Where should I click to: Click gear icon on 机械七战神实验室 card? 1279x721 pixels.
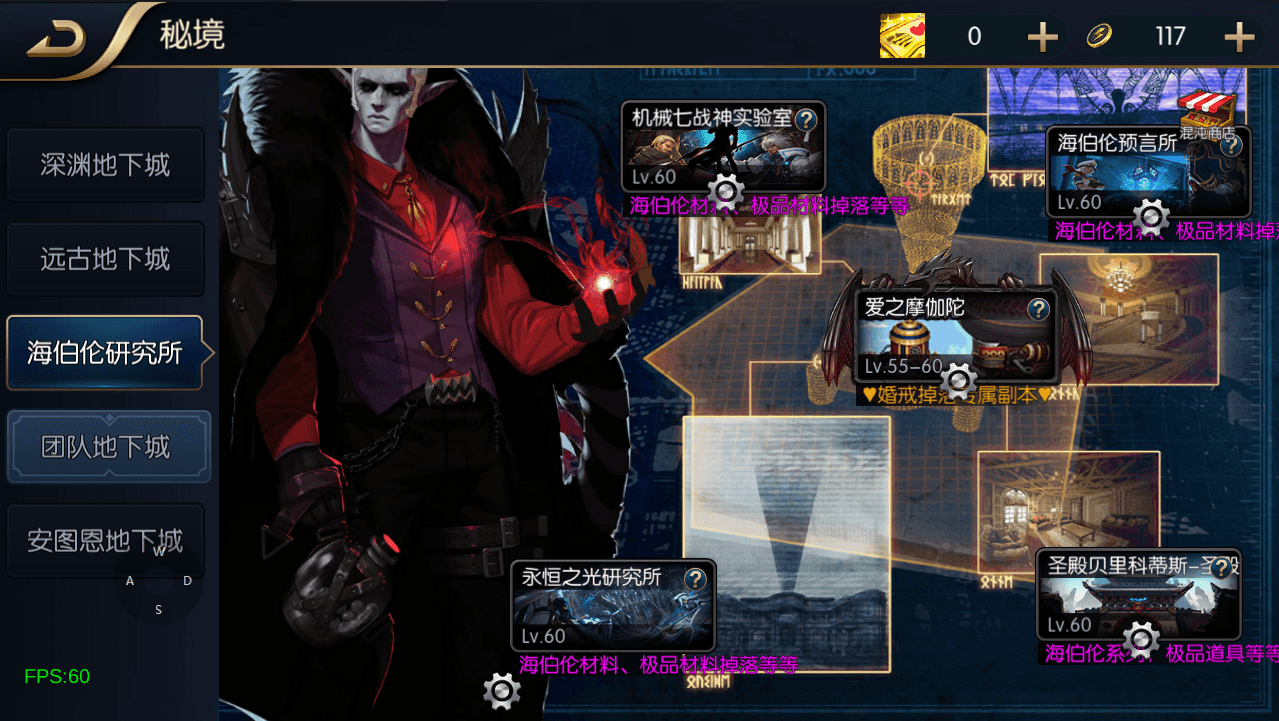point(726,190)
